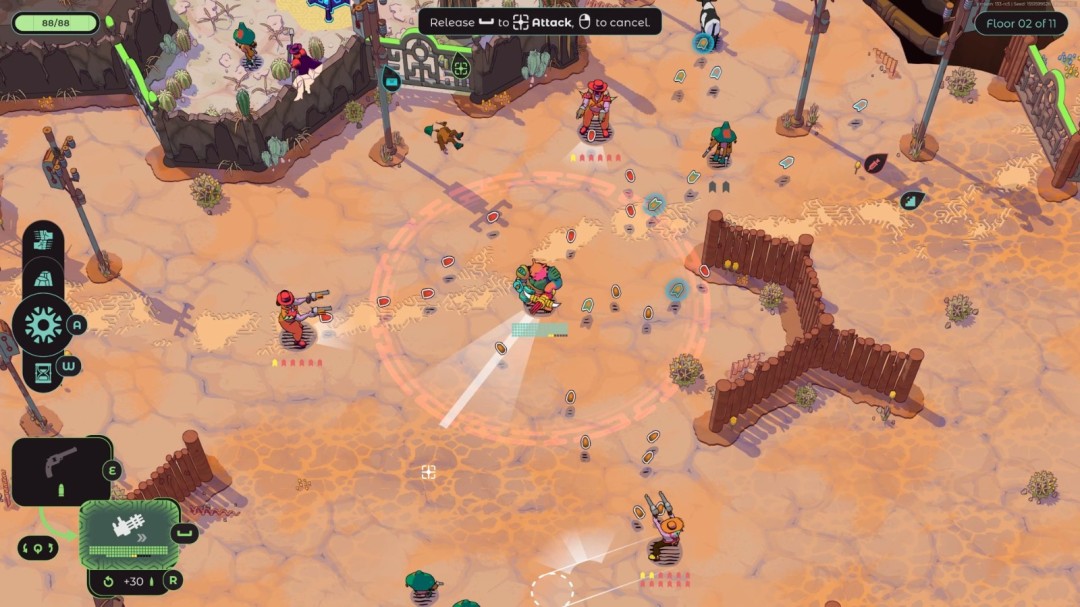Activate the sawblade gear ability
The width and height of the screenshot is (1080, 607).
pos(43,324)
